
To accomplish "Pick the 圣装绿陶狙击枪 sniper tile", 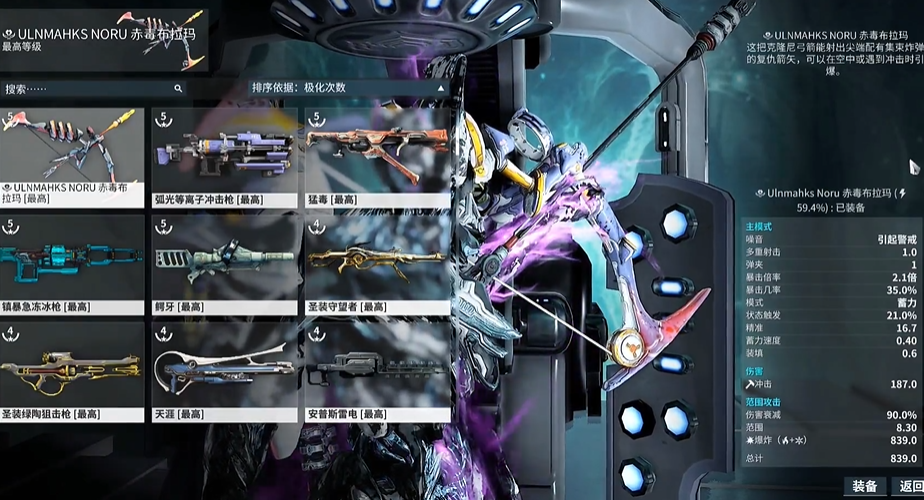I will click(x=72, y=370).
